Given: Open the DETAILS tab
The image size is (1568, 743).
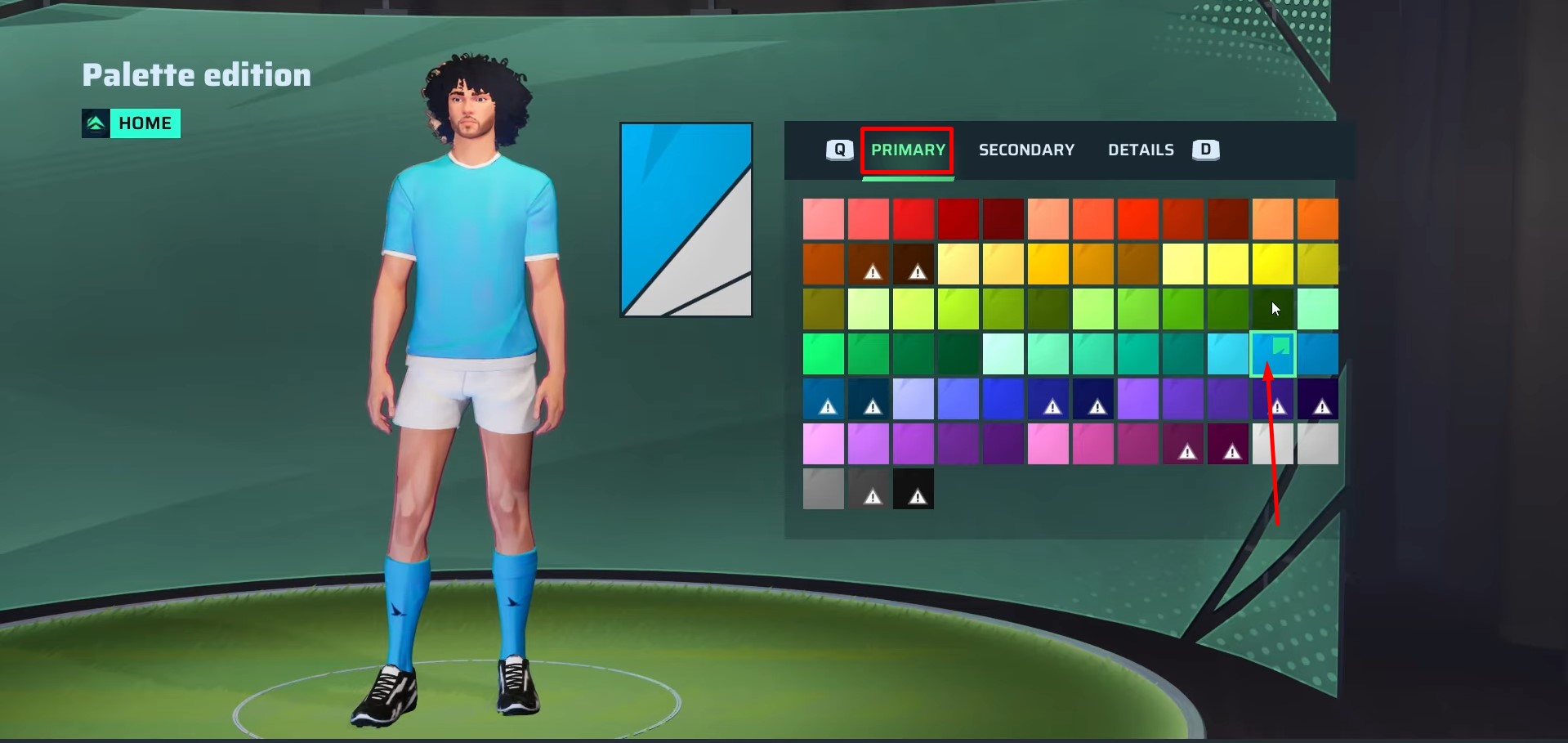Looking at the screenshot, I should pos(1141,150).
